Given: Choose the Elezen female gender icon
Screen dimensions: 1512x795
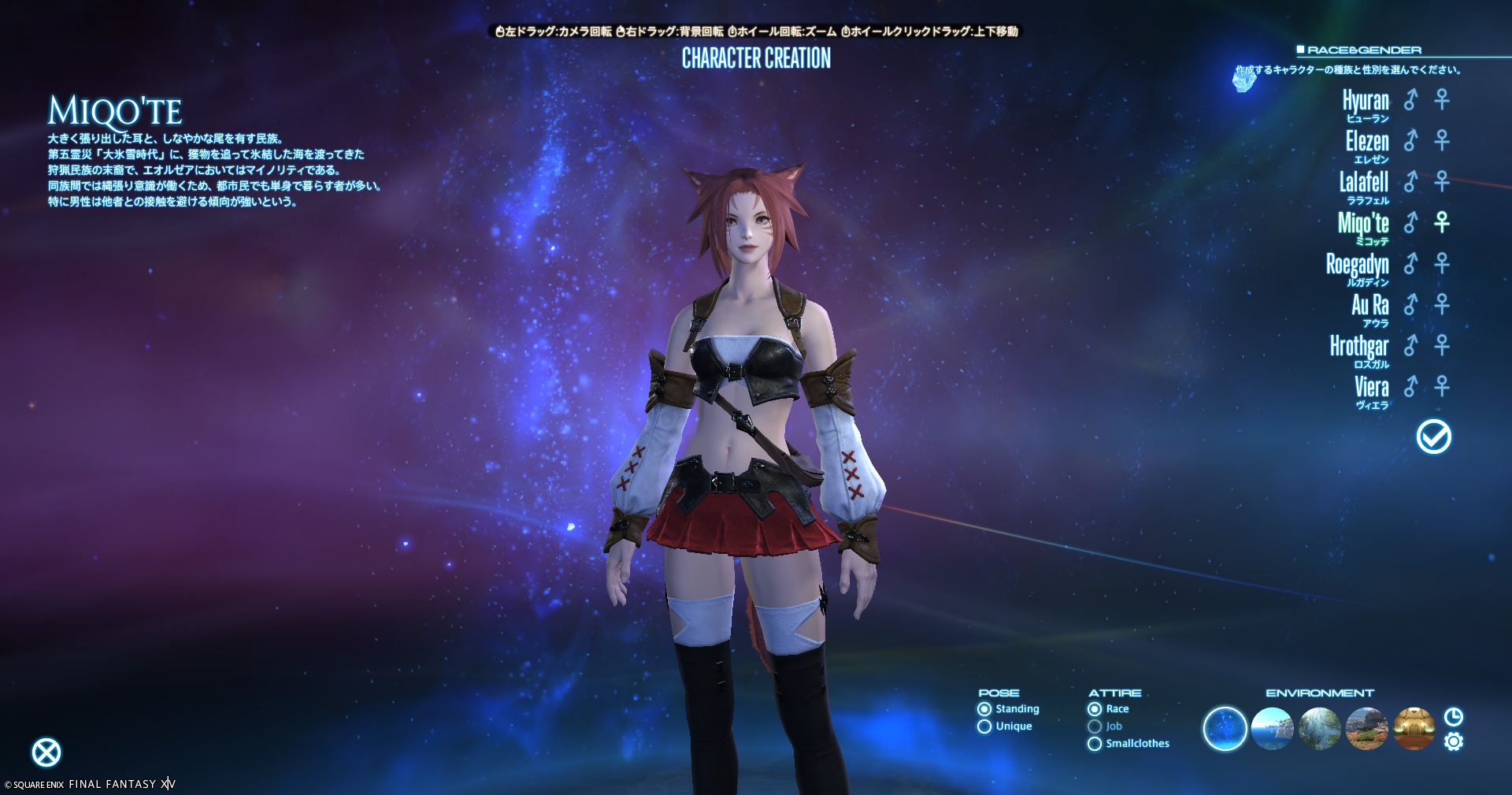Looking at the screenshot, I should click(1442, 140).
